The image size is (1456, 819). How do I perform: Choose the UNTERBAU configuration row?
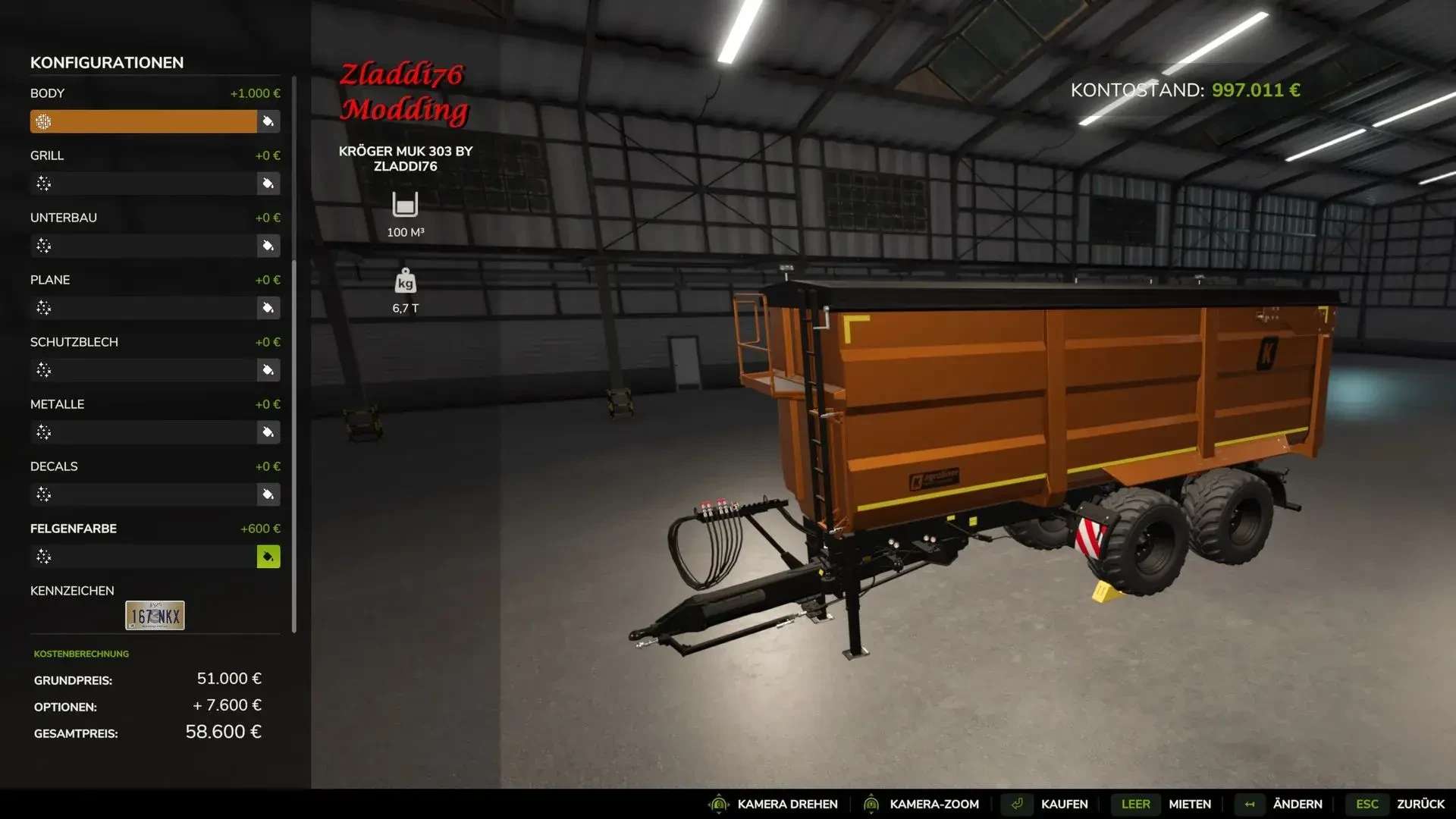tap(143, 246)
